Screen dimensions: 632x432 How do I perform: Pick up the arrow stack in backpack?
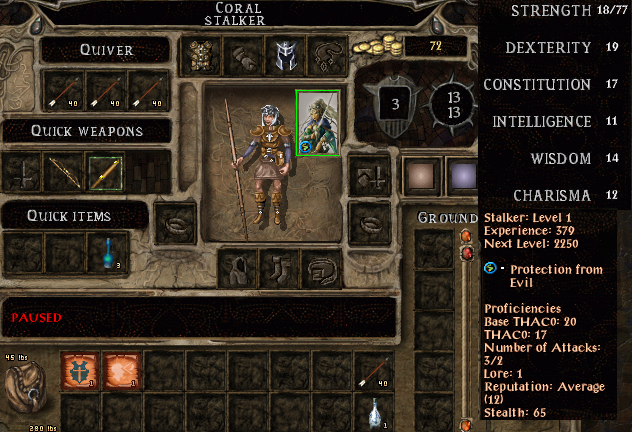click(x=373, y=369)
